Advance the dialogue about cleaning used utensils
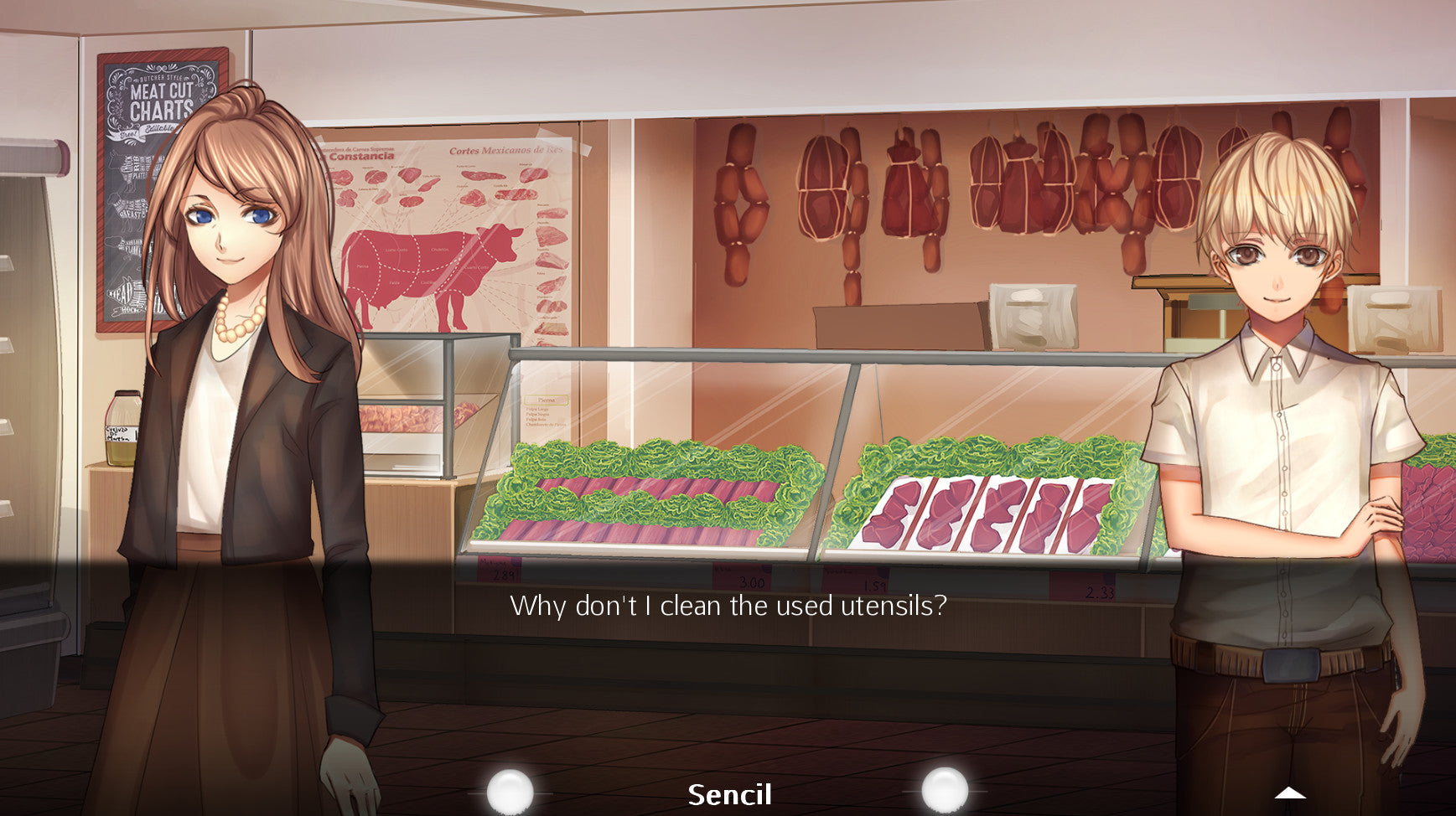The image size is (1456, 816). coord(728,605)
